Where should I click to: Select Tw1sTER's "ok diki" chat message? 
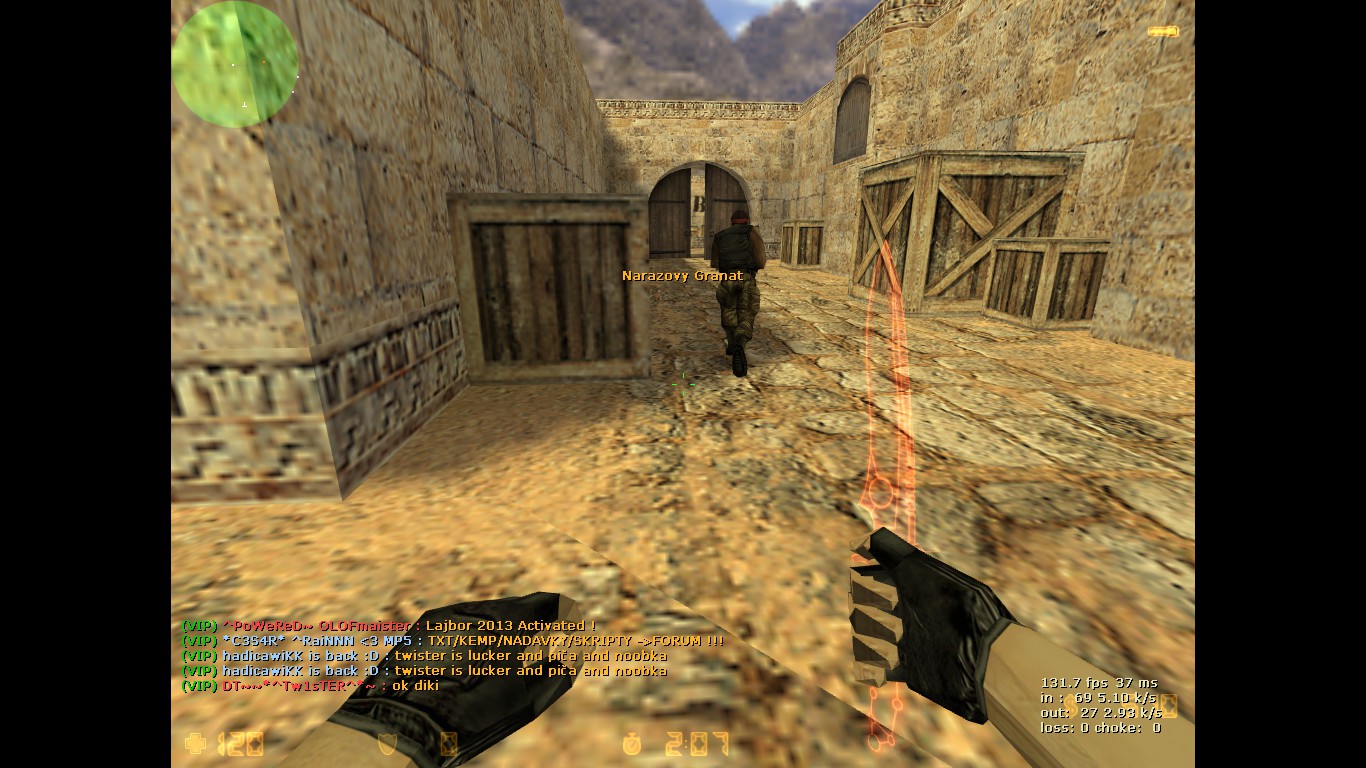(x=310, y=686)
